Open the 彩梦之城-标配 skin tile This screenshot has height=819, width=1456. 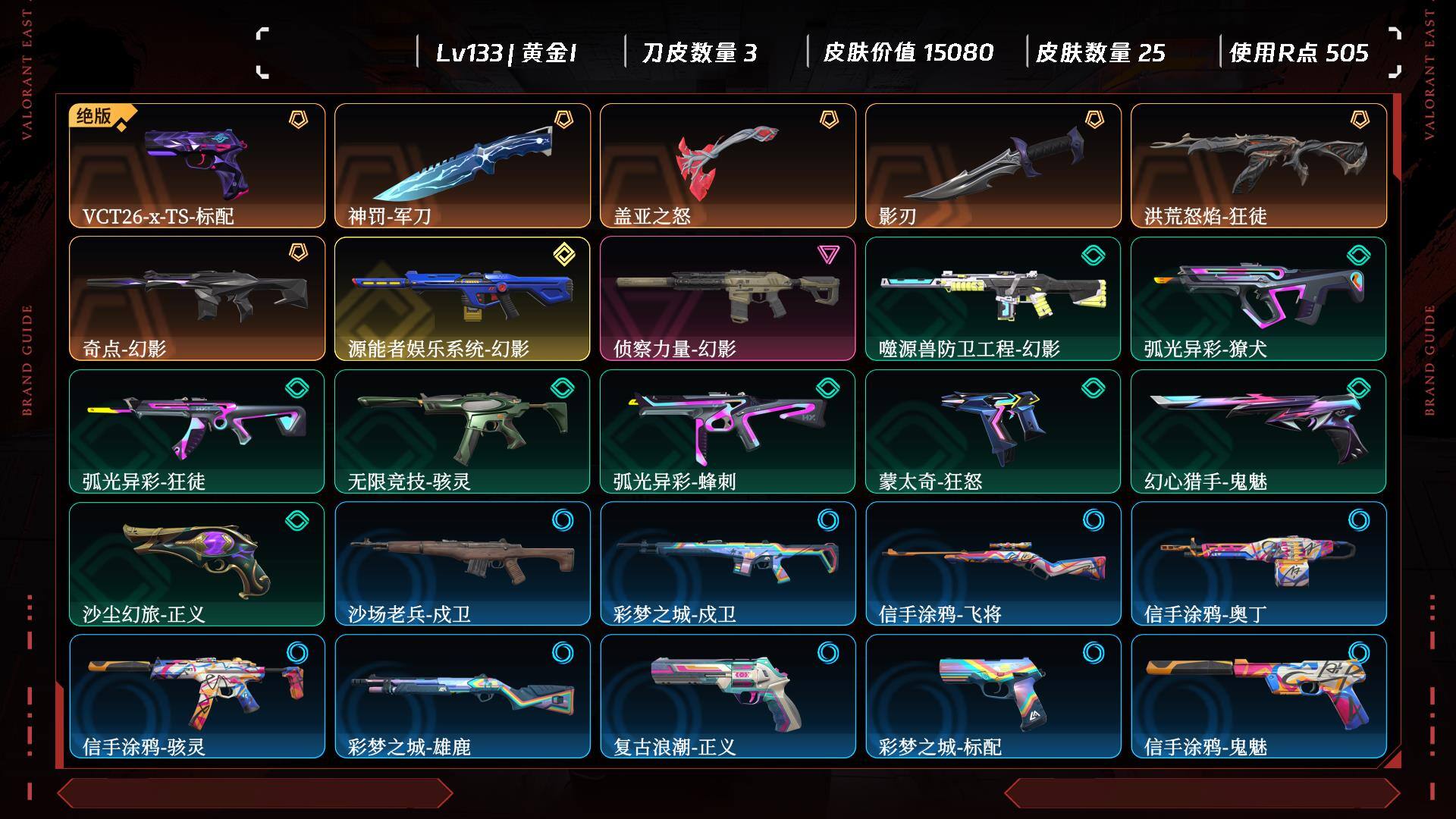pos(993,696)
